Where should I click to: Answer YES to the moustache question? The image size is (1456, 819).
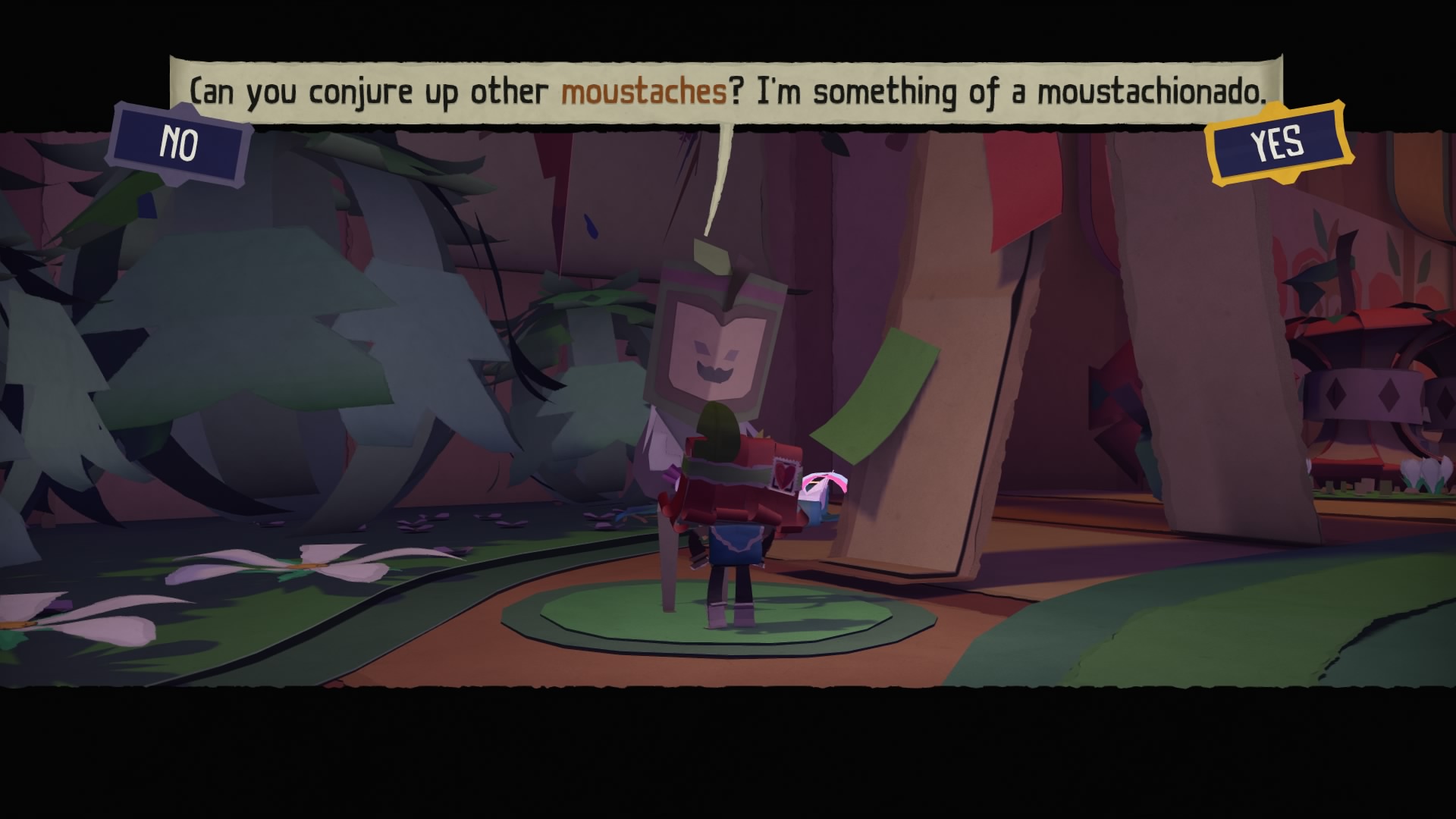pos(1279,143)
